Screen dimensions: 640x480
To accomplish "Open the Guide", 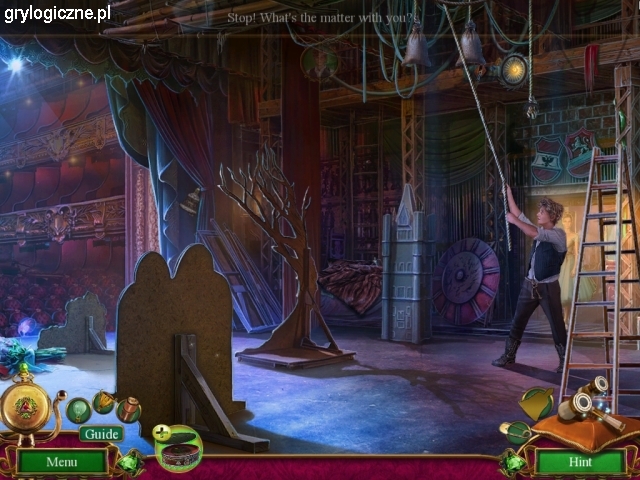I will point(101,433).
